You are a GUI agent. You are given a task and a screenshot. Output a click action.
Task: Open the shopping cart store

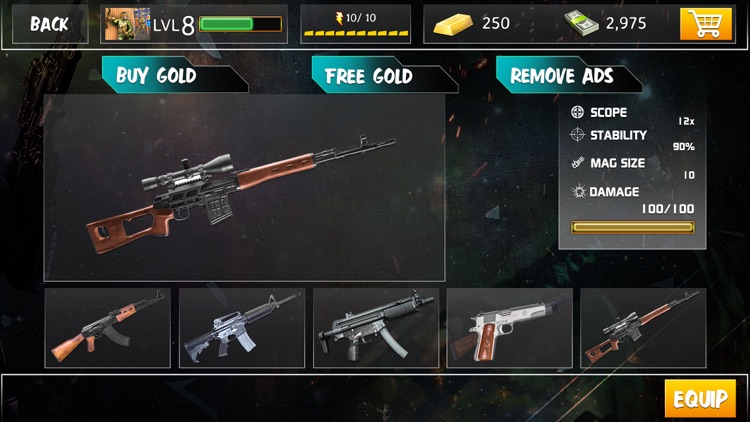click(706, 24)
